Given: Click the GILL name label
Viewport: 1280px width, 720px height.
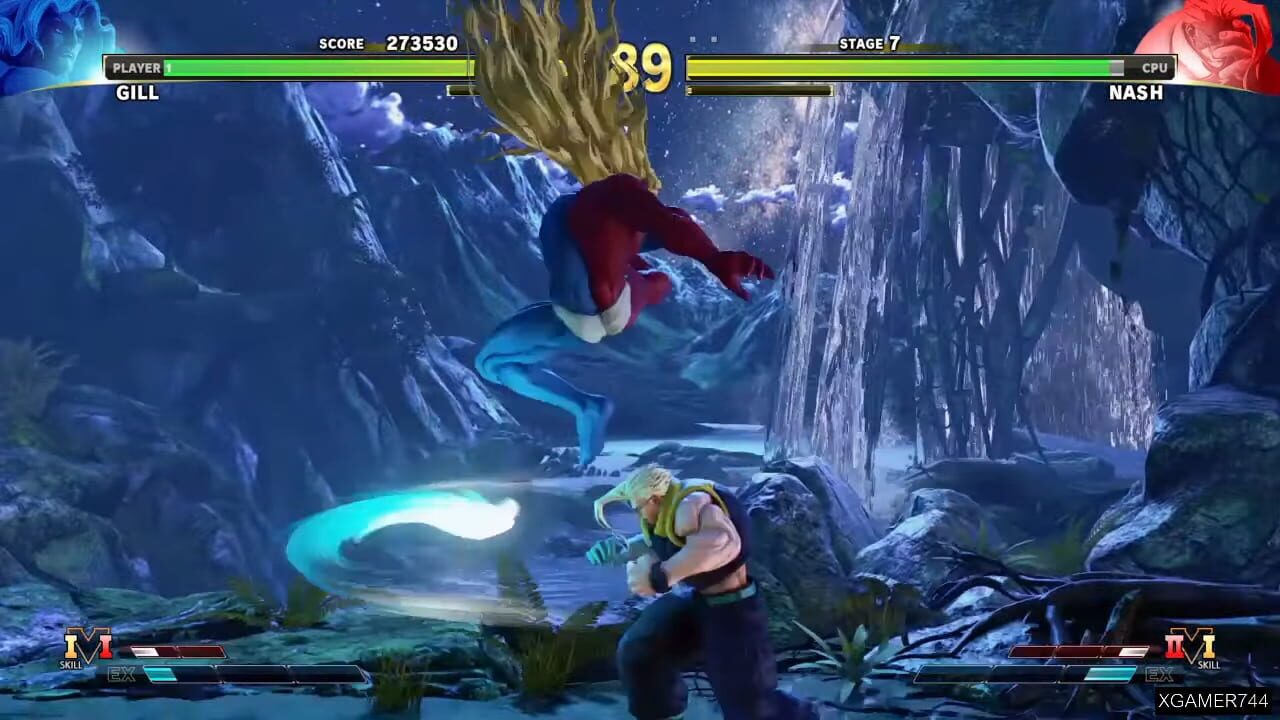Looking at the screenshot, I should [x=139, y=93].
